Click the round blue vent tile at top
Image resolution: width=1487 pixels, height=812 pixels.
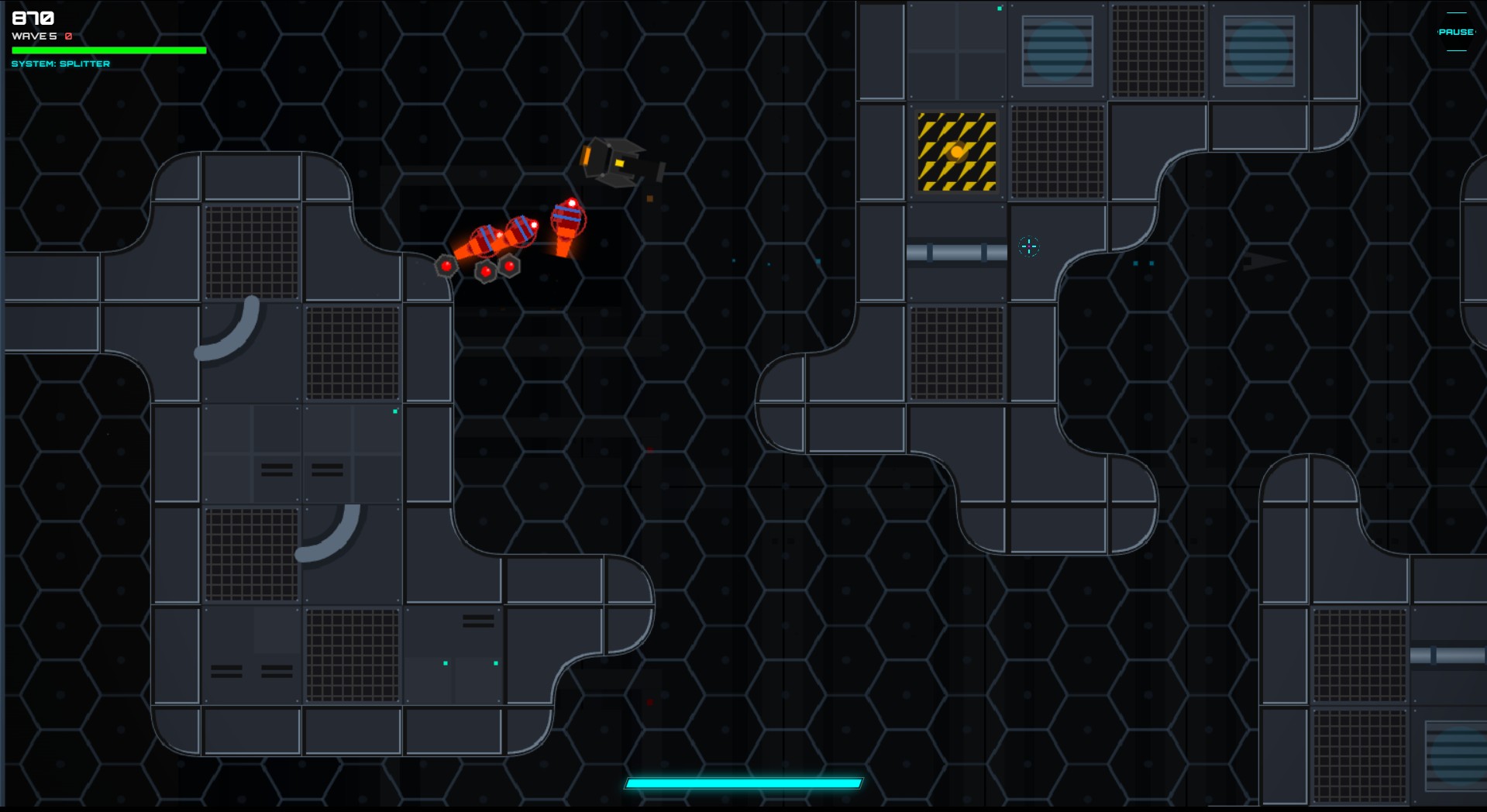coord(1056,50)
